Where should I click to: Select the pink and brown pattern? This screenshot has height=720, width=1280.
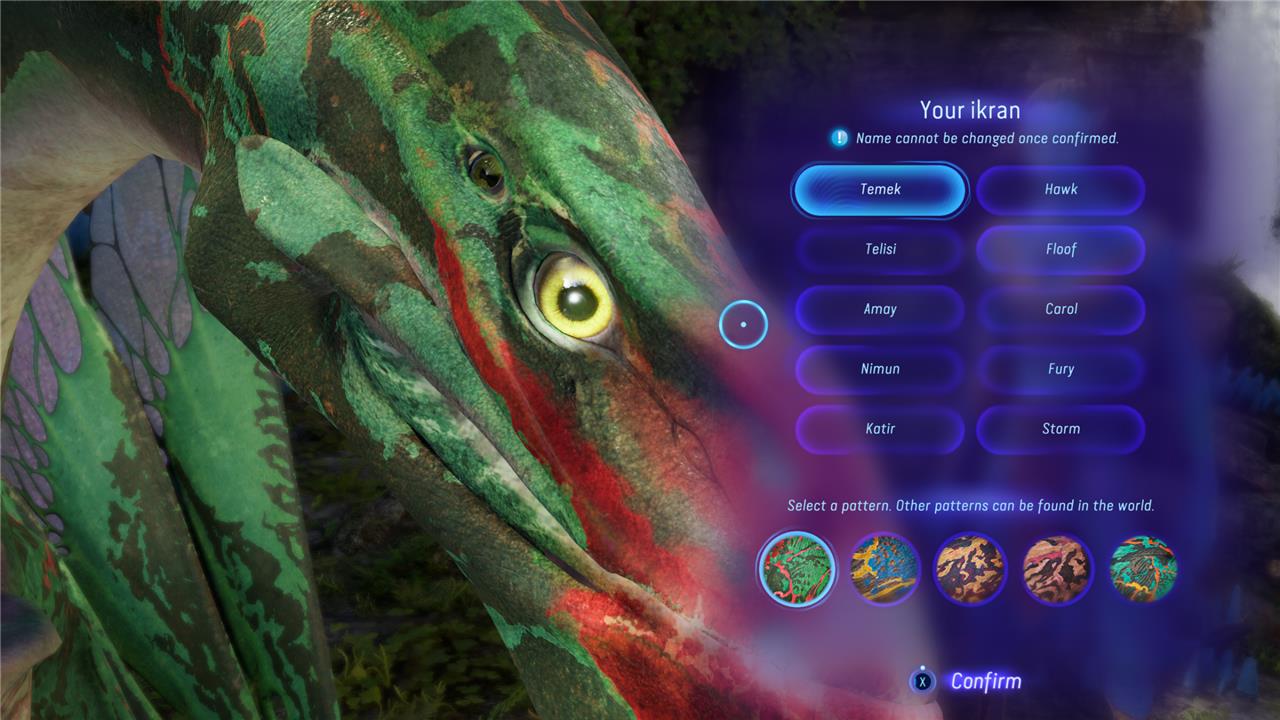pos(1057,569)
